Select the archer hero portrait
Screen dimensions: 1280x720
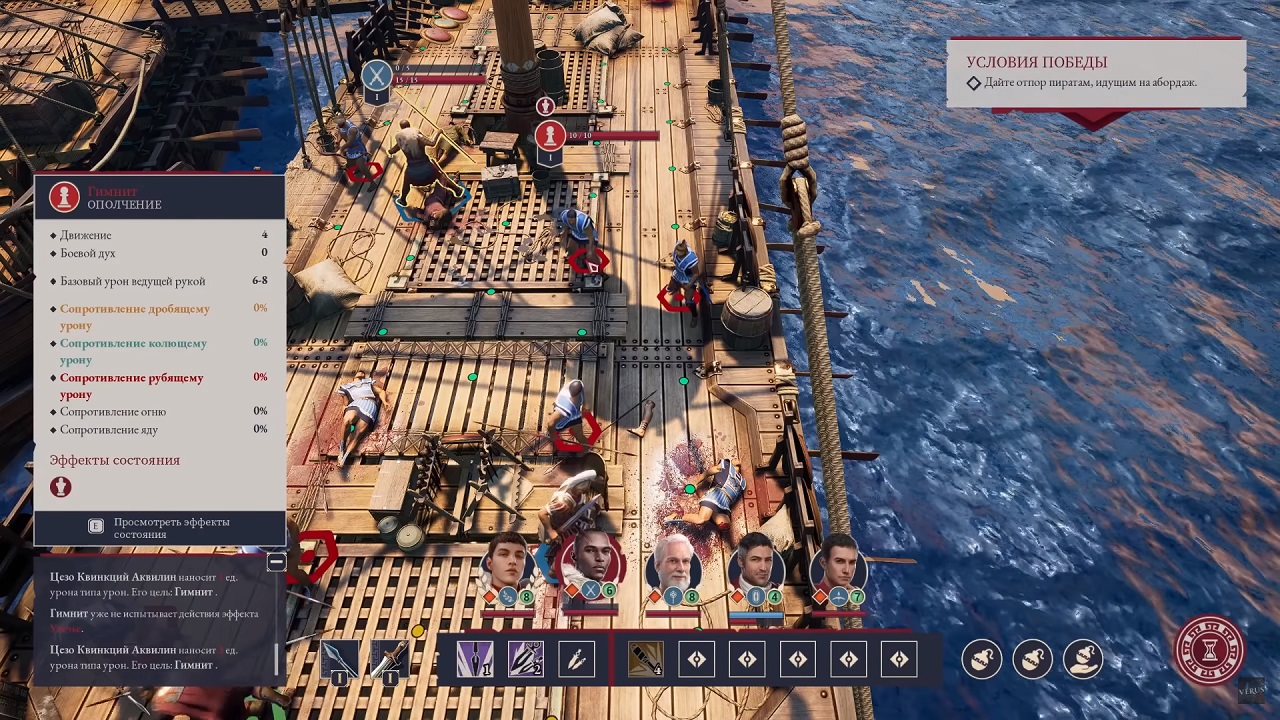(838, 563)
